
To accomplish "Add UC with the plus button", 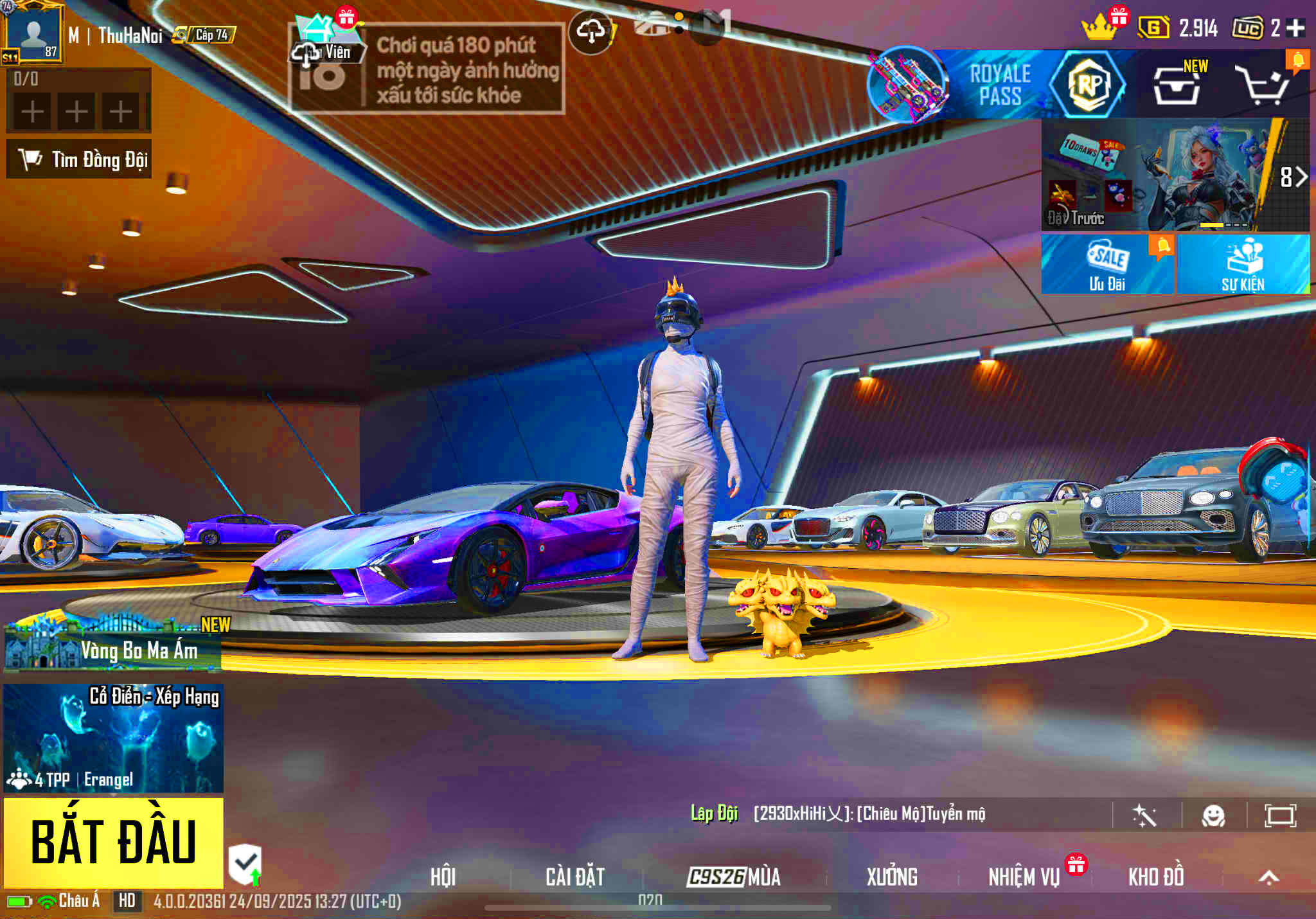I will 1296,28.
